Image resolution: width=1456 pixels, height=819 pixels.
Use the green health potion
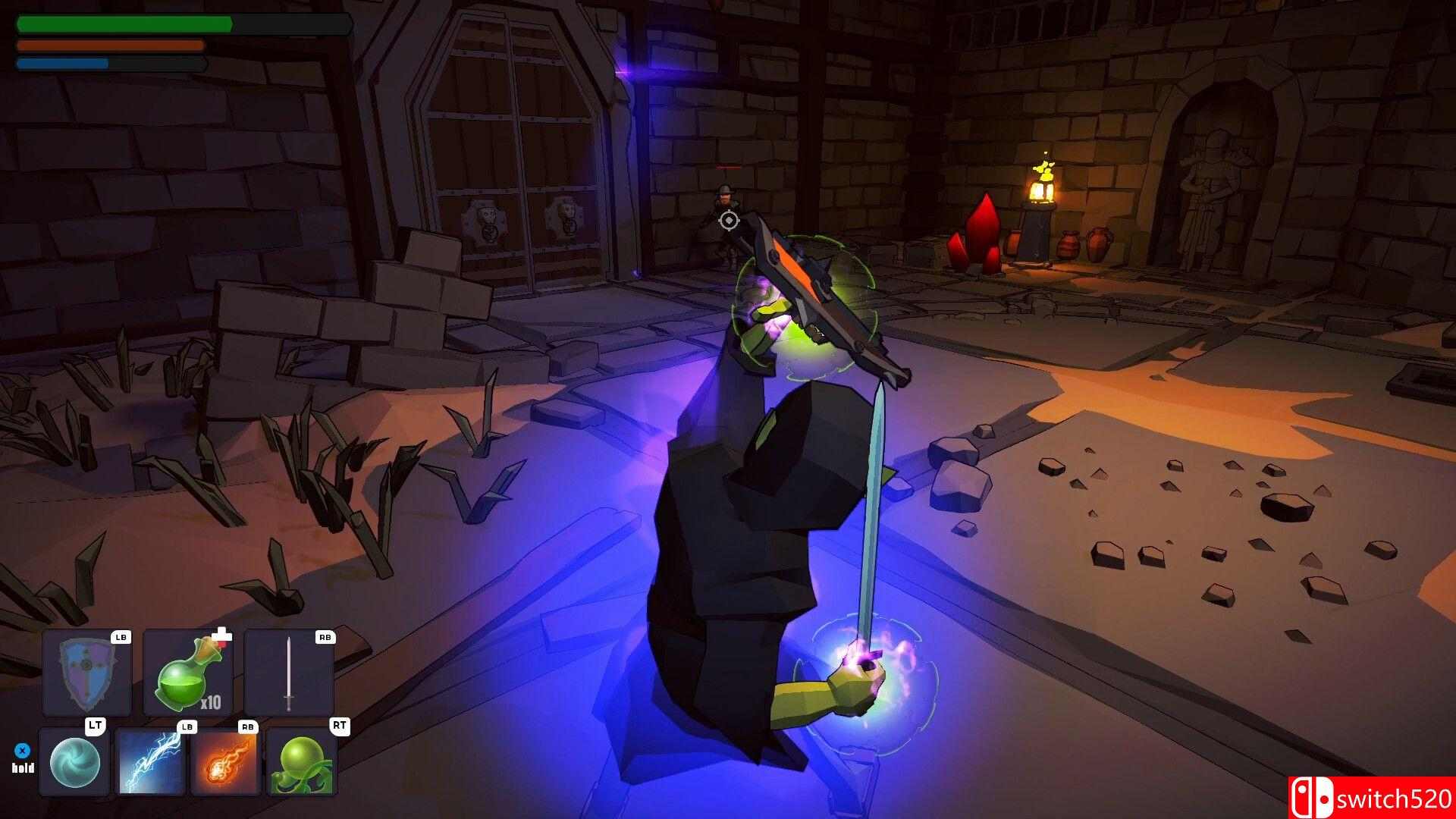pyautogui.click(x=187, y=673)
